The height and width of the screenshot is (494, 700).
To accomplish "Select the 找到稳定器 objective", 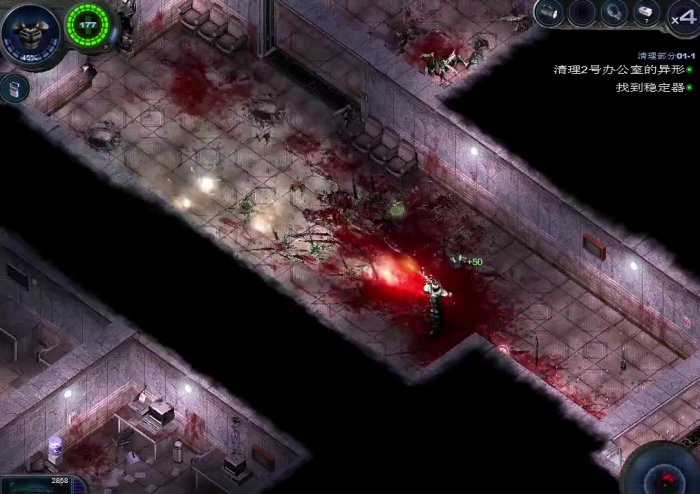I will click(x=649, y=87).
